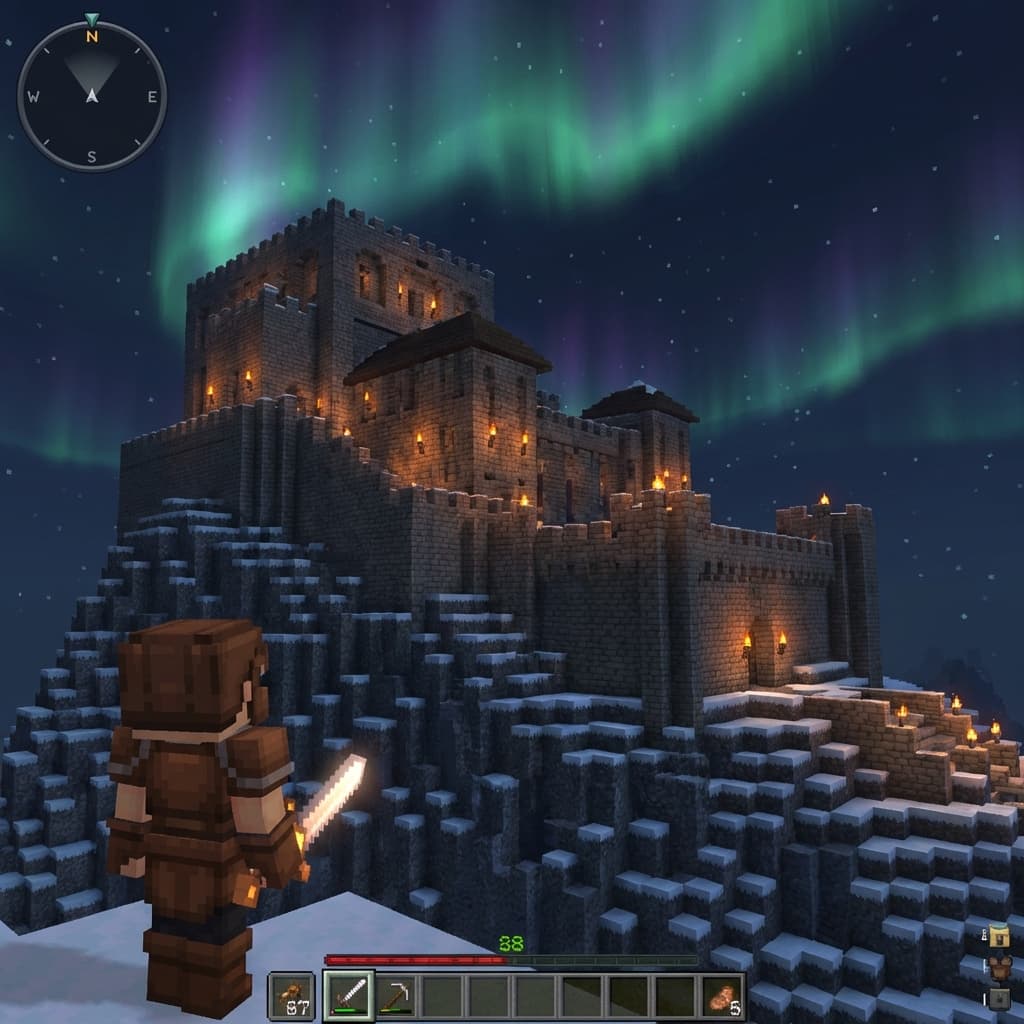Screen dimensions: 1024x1024
Task: Click the offhand torch slot showing 87
Action: coord(291,997)
